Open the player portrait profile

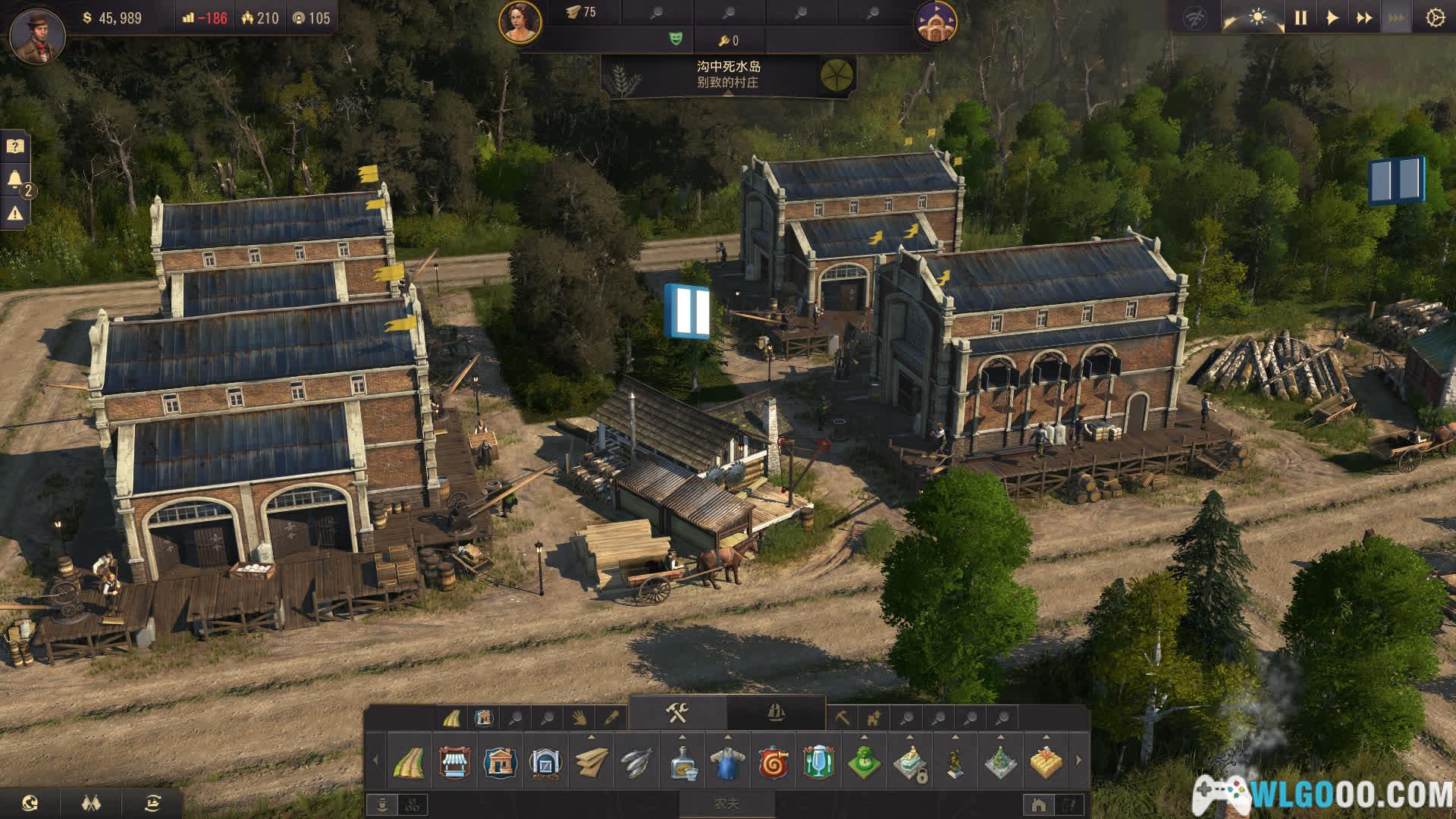[x=36, y=33]
